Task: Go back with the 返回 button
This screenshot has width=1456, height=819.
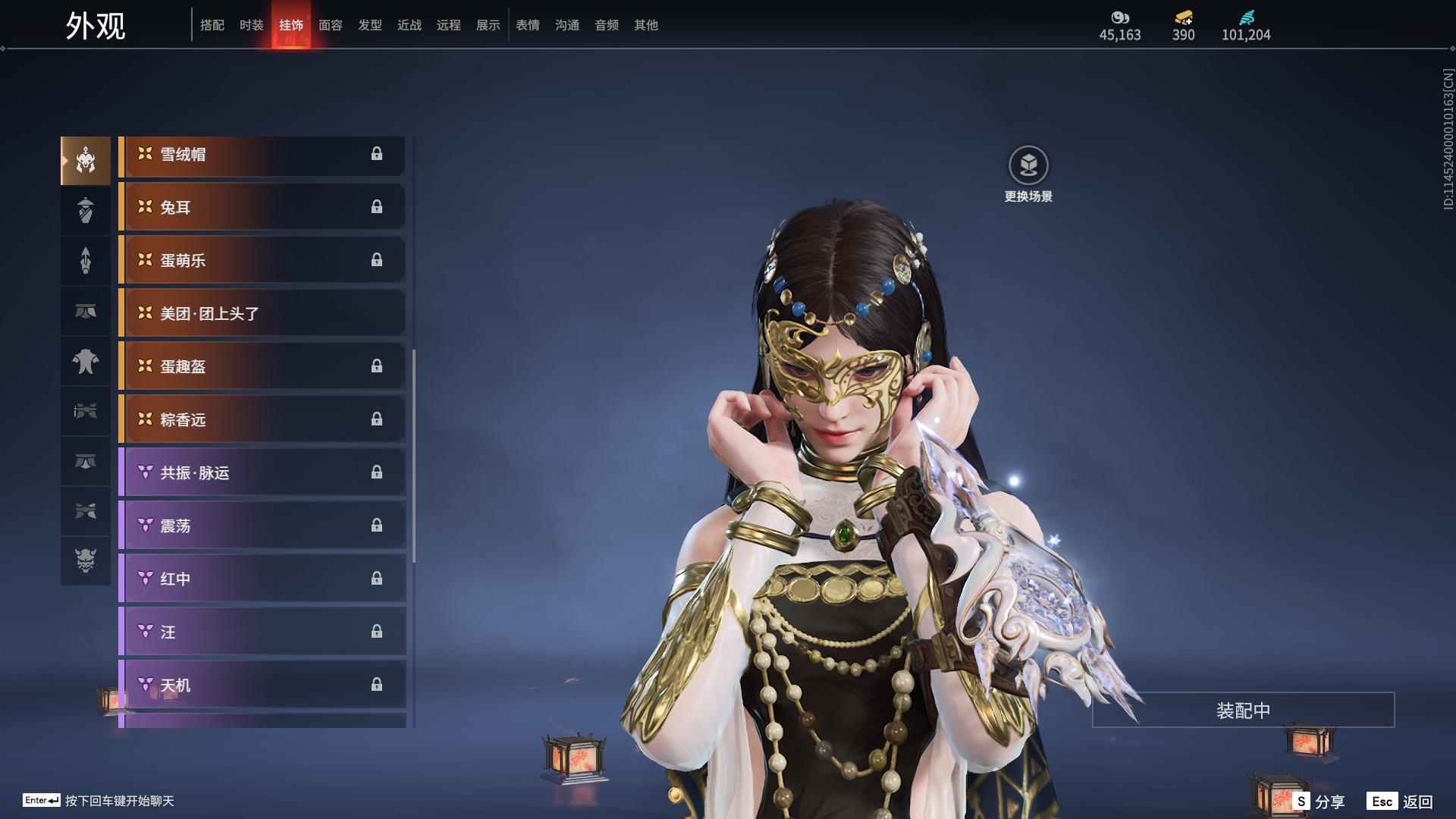Action: coord(1401,802)
